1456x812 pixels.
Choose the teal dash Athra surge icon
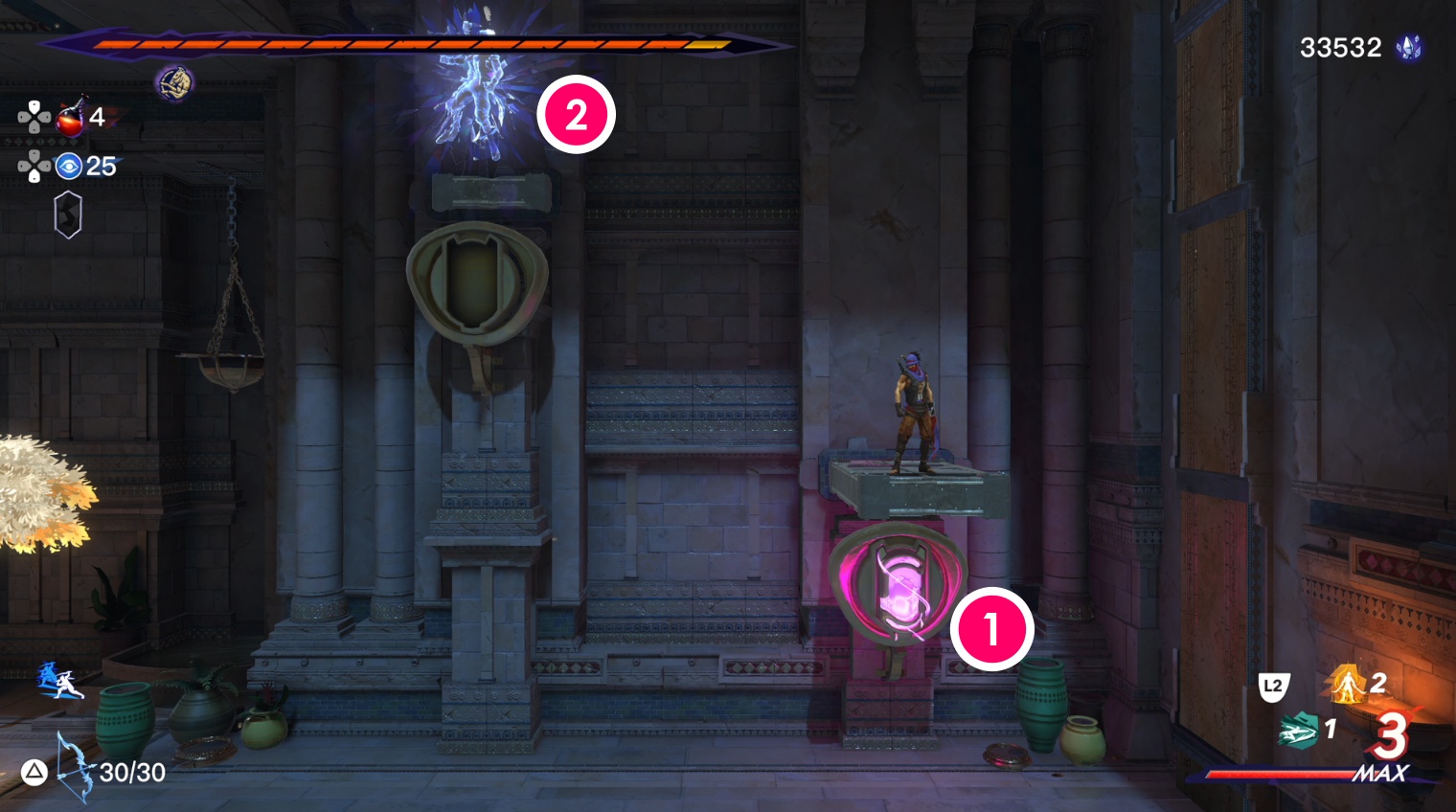click(1299, 732)
